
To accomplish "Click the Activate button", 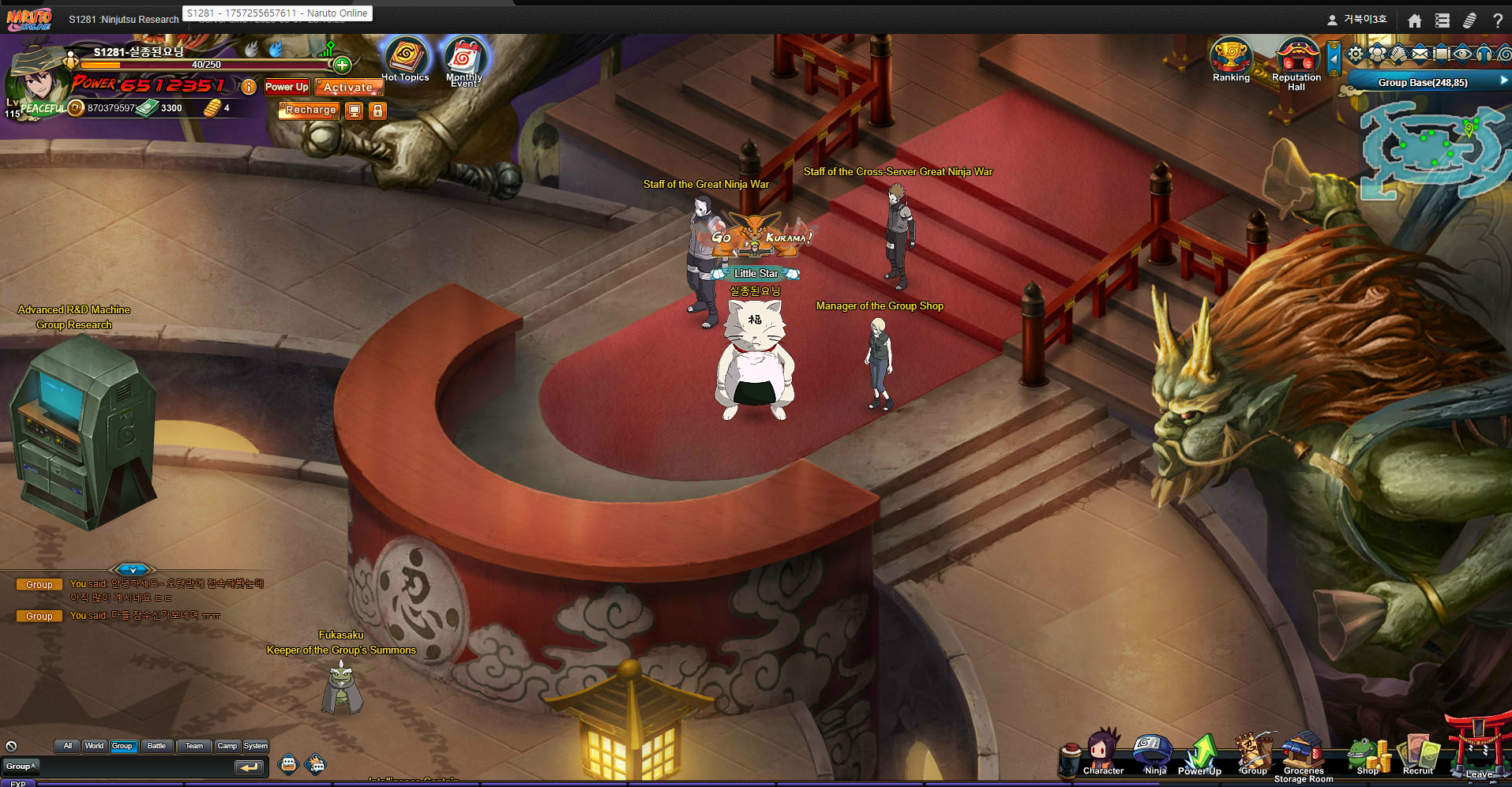I will coord(348,88).
